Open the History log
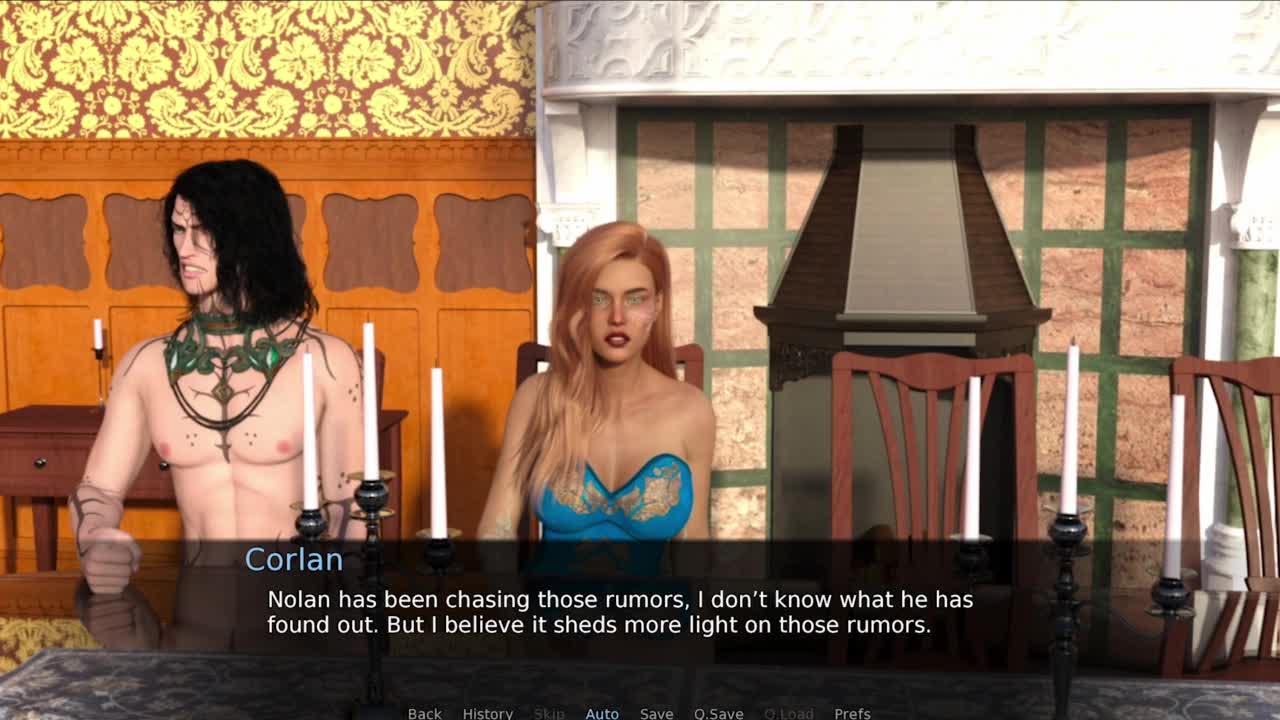 coord(487,713)
